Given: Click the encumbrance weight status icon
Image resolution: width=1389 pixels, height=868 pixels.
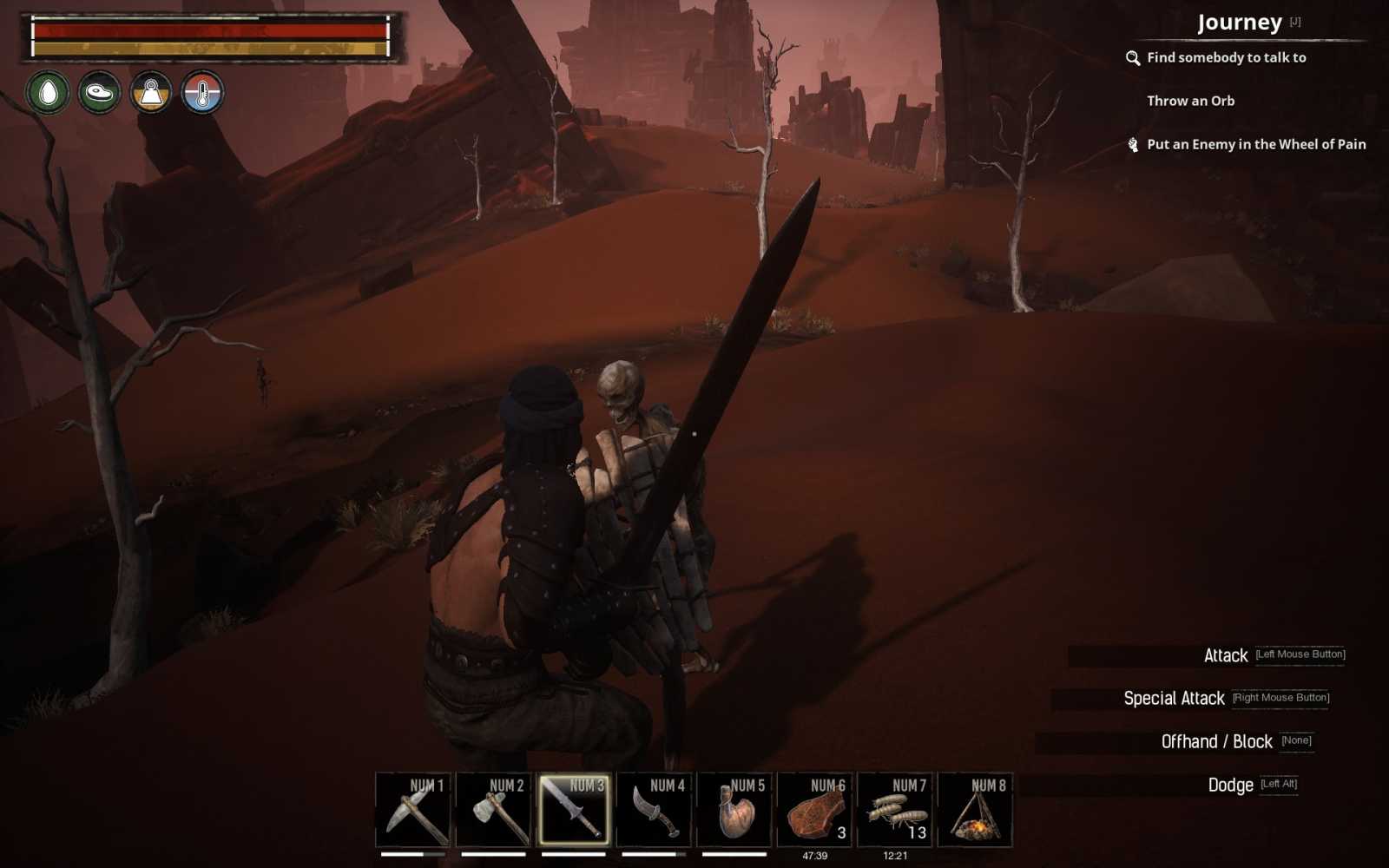Looking at the screenshot, I should 151,93.
